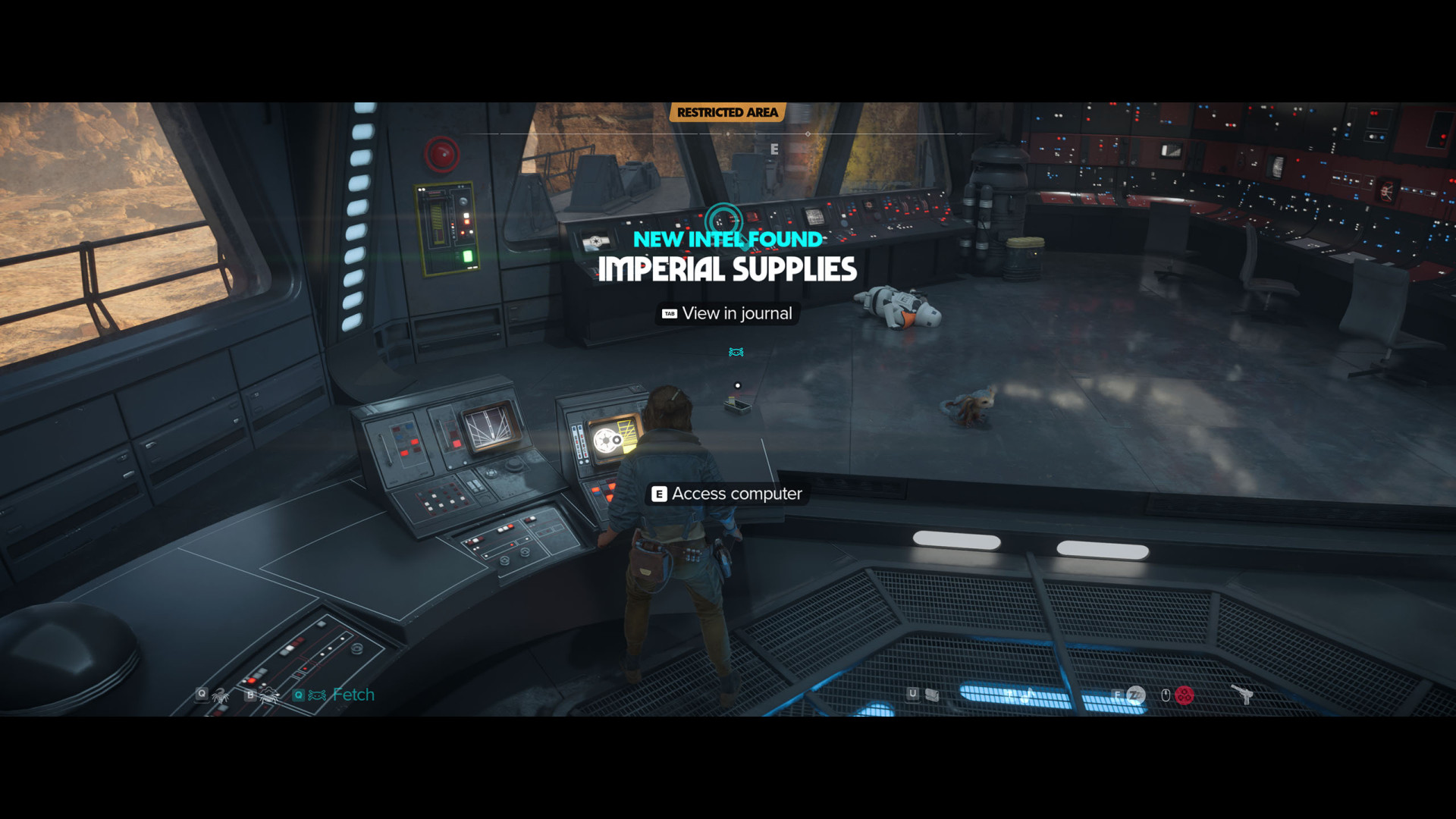
Task: Select View in journal
Action: 728,313
